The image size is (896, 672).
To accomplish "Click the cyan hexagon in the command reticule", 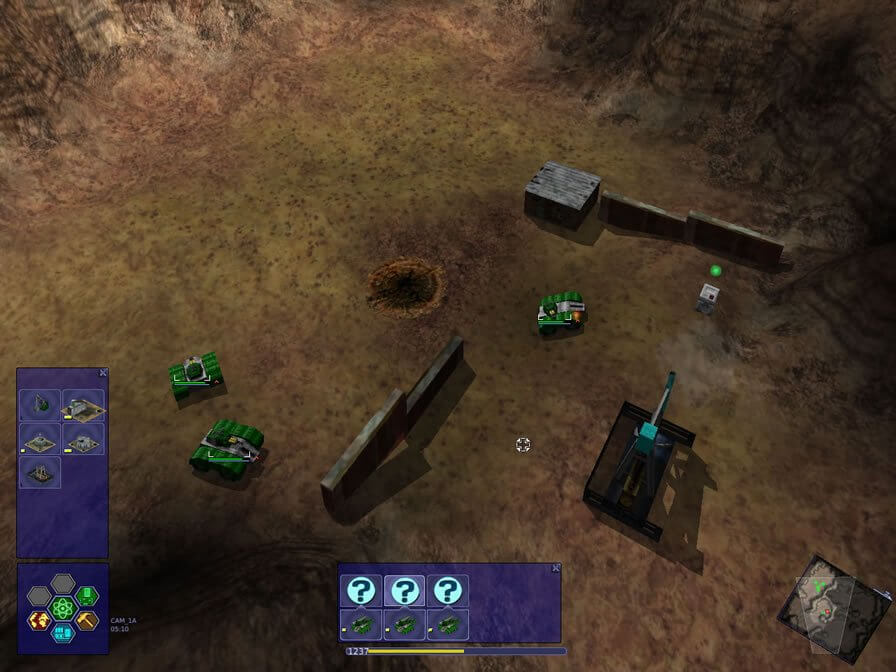I will coord(63,632).
